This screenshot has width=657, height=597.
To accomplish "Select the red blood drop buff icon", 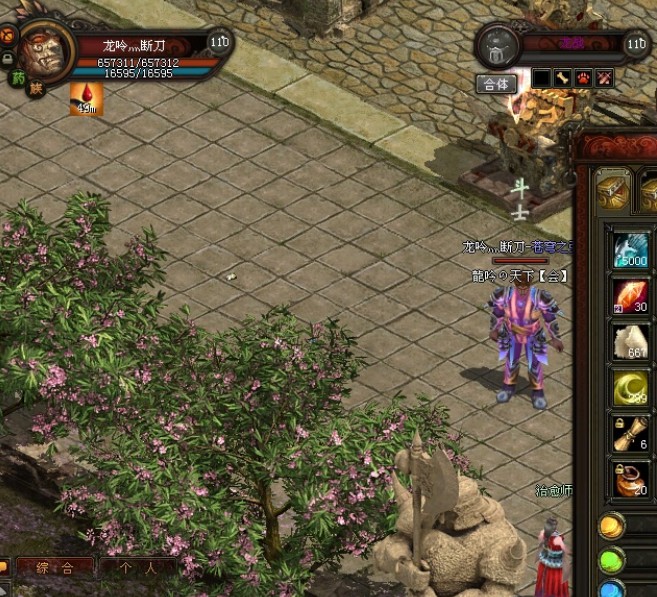I will click(x=86, y=97).
